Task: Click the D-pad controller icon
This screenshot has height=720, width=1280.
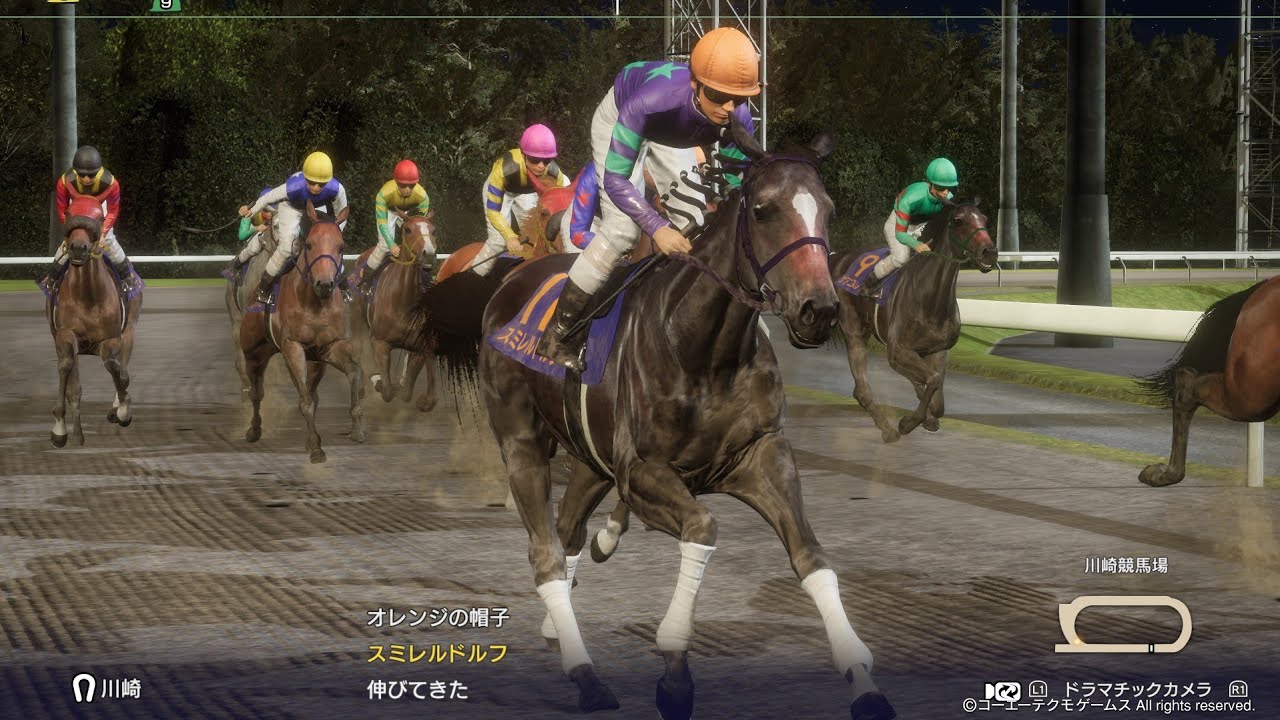Action: (988, 692)
